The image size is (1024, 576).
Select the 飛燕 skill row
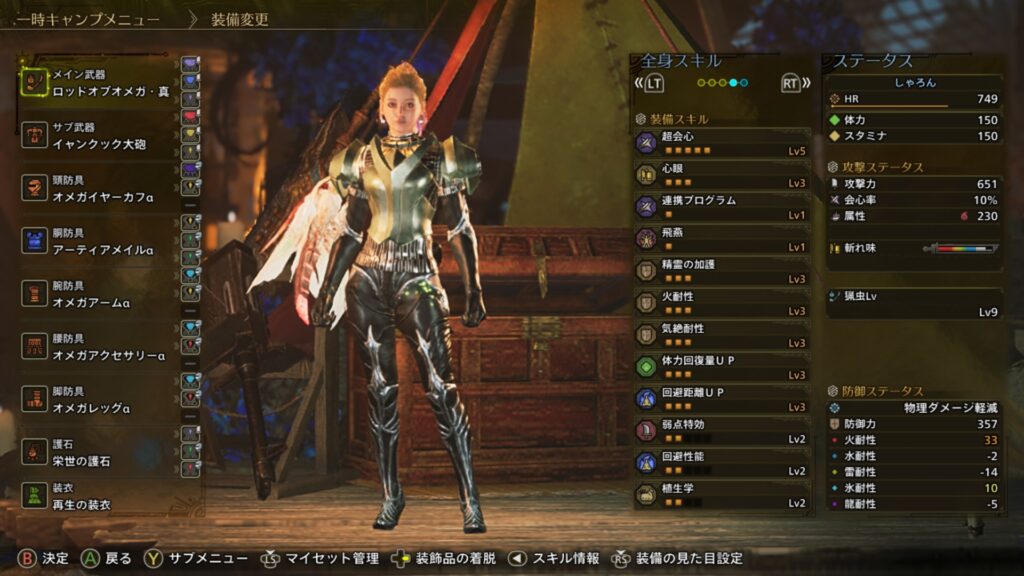722,239
